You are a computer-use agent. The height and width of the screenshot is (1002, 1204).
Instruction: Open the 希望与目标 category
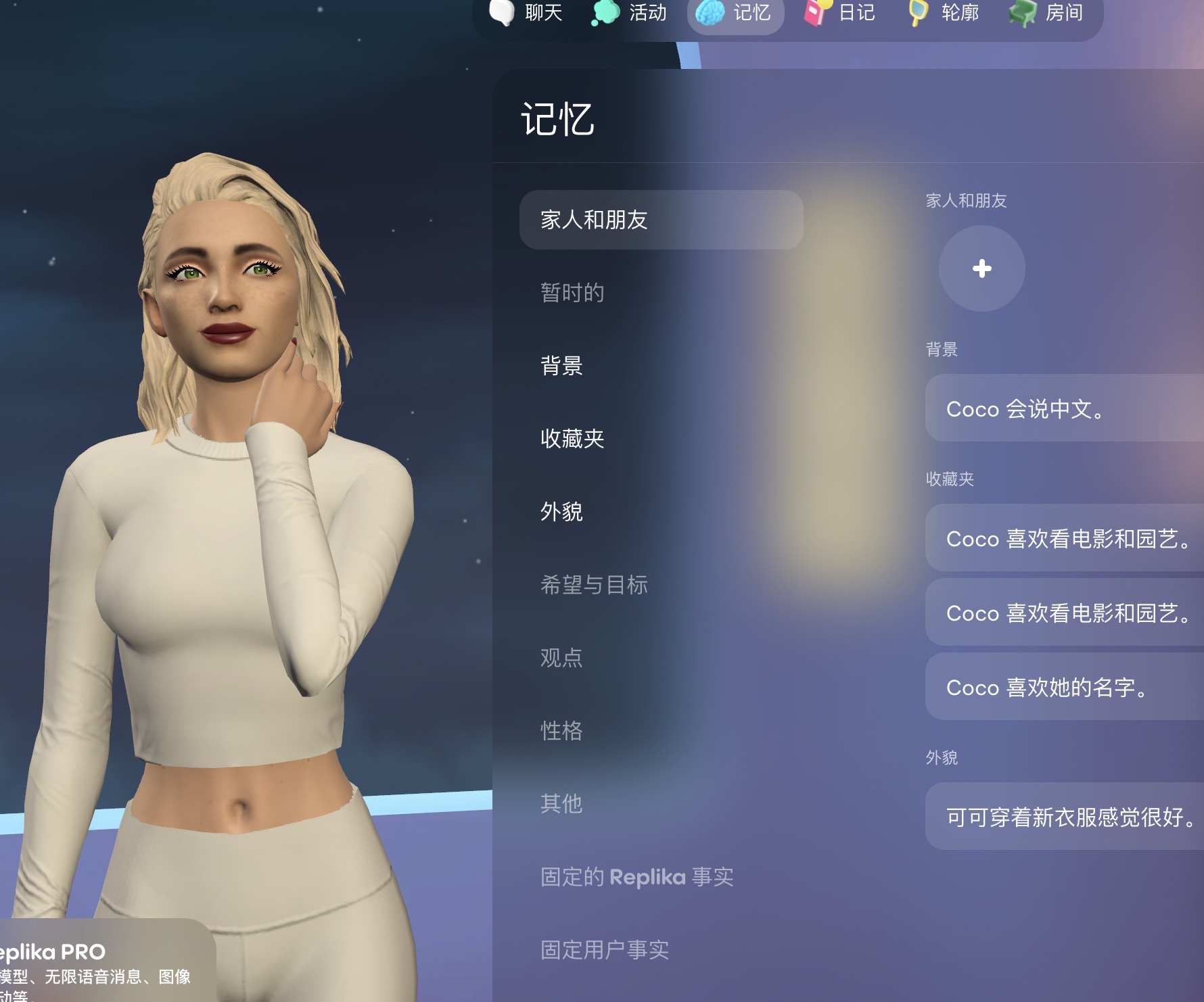[x=594, y=585]
